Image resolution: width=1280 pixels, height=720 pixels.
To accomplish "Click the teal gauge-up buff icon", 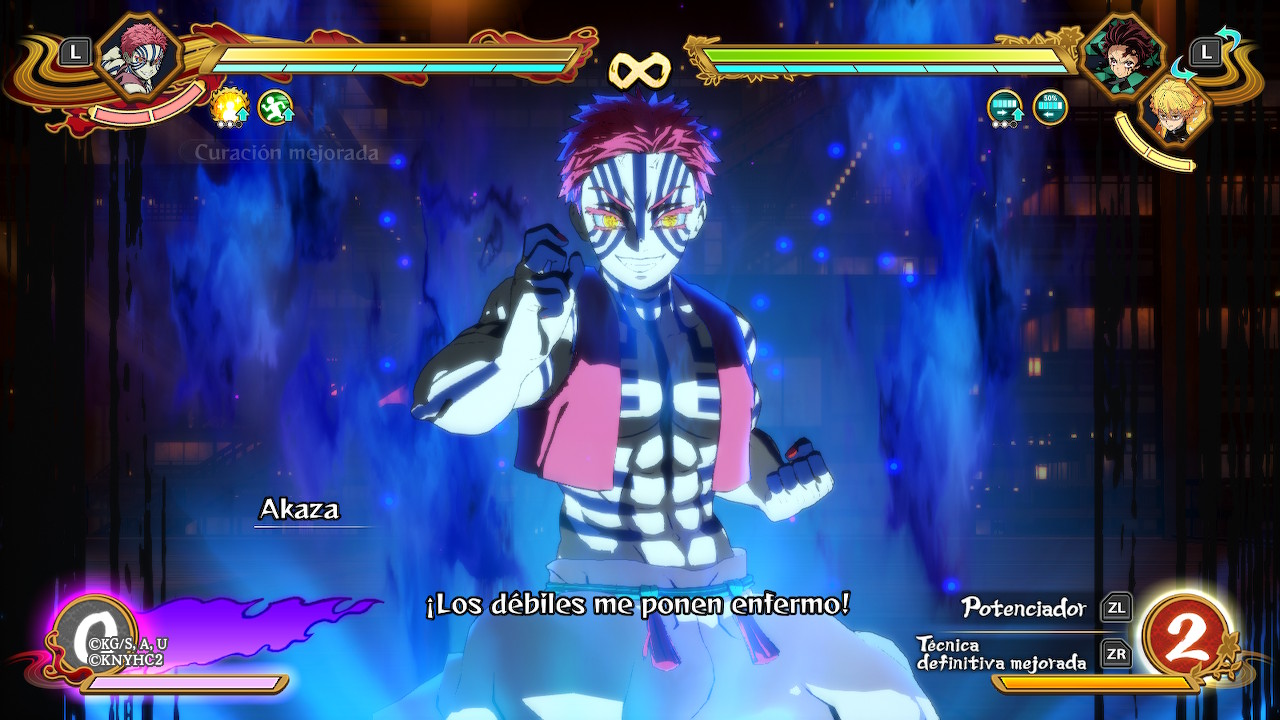I will click(x=1005, y=107).
